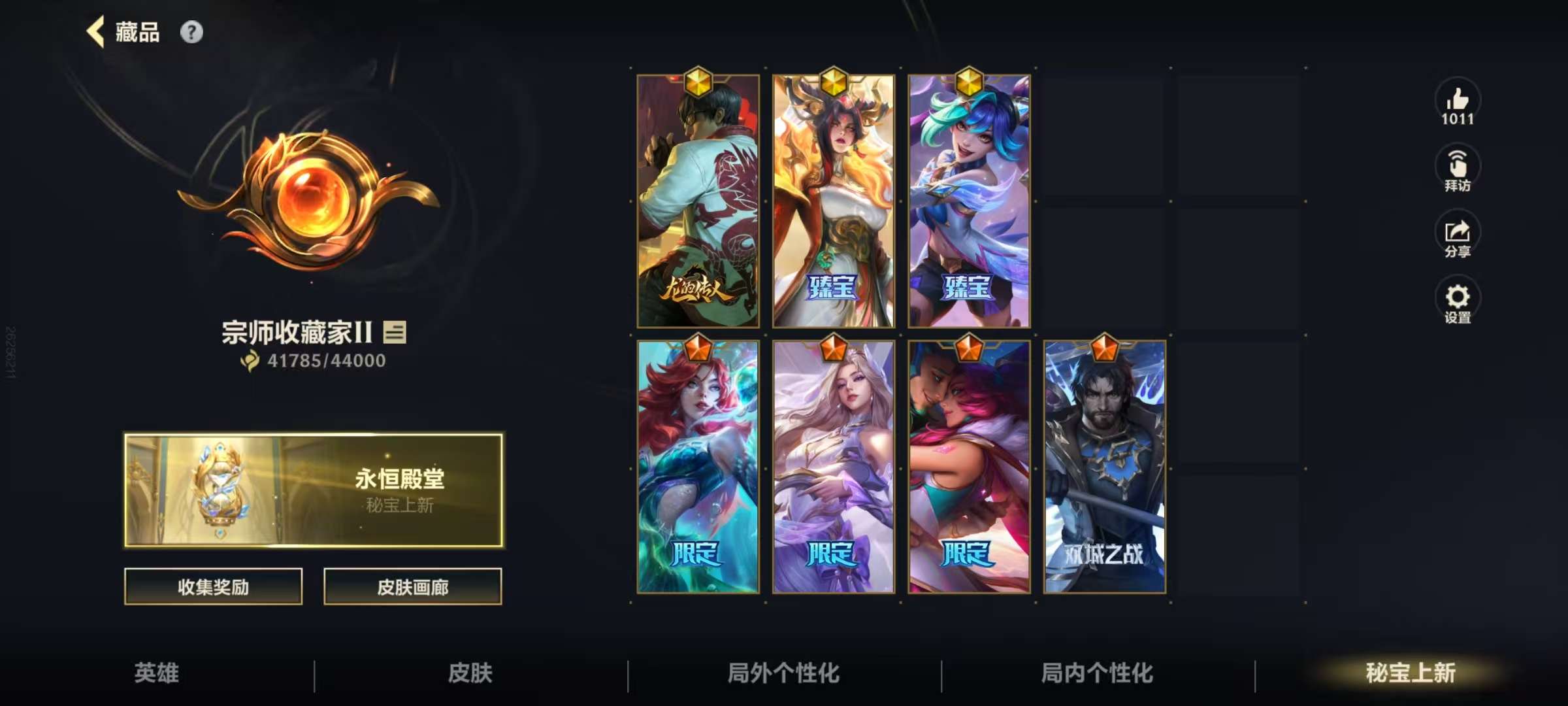
Task: Switch to the 局内个性化 tab
Action: click(1096, 675)
